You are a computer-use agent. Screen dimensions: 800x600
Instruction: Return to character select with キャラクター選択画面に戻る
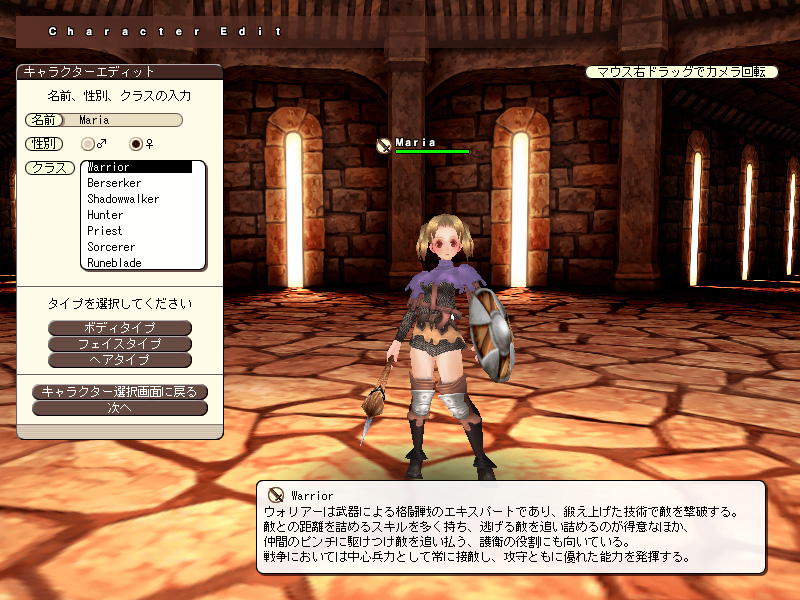[x=120, y=392]
